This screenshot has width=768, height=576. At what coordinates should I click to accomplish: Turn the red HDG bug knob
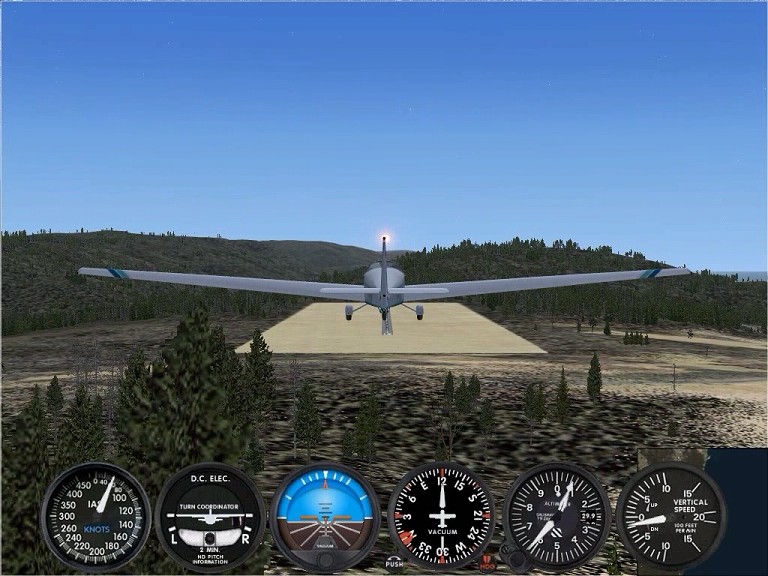[487, 561]
